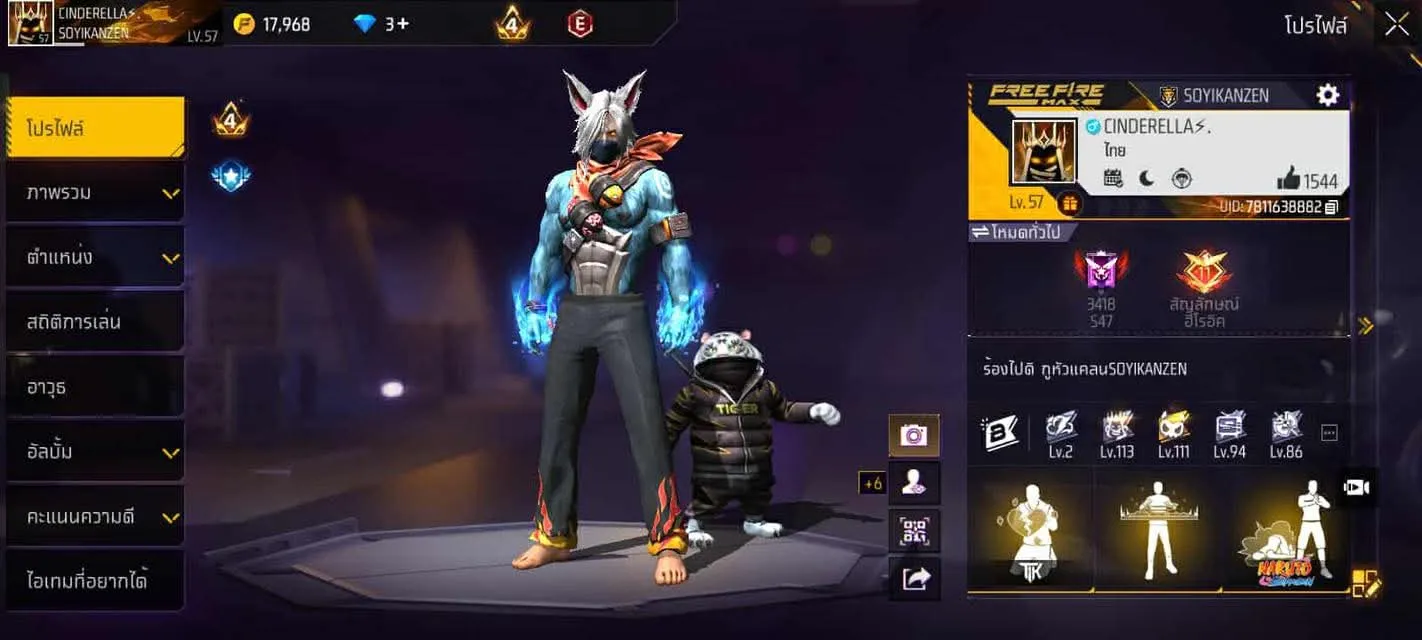Open the three-dots more skills button
This screenshot has height=640, width=1422.
[1329, 432]
